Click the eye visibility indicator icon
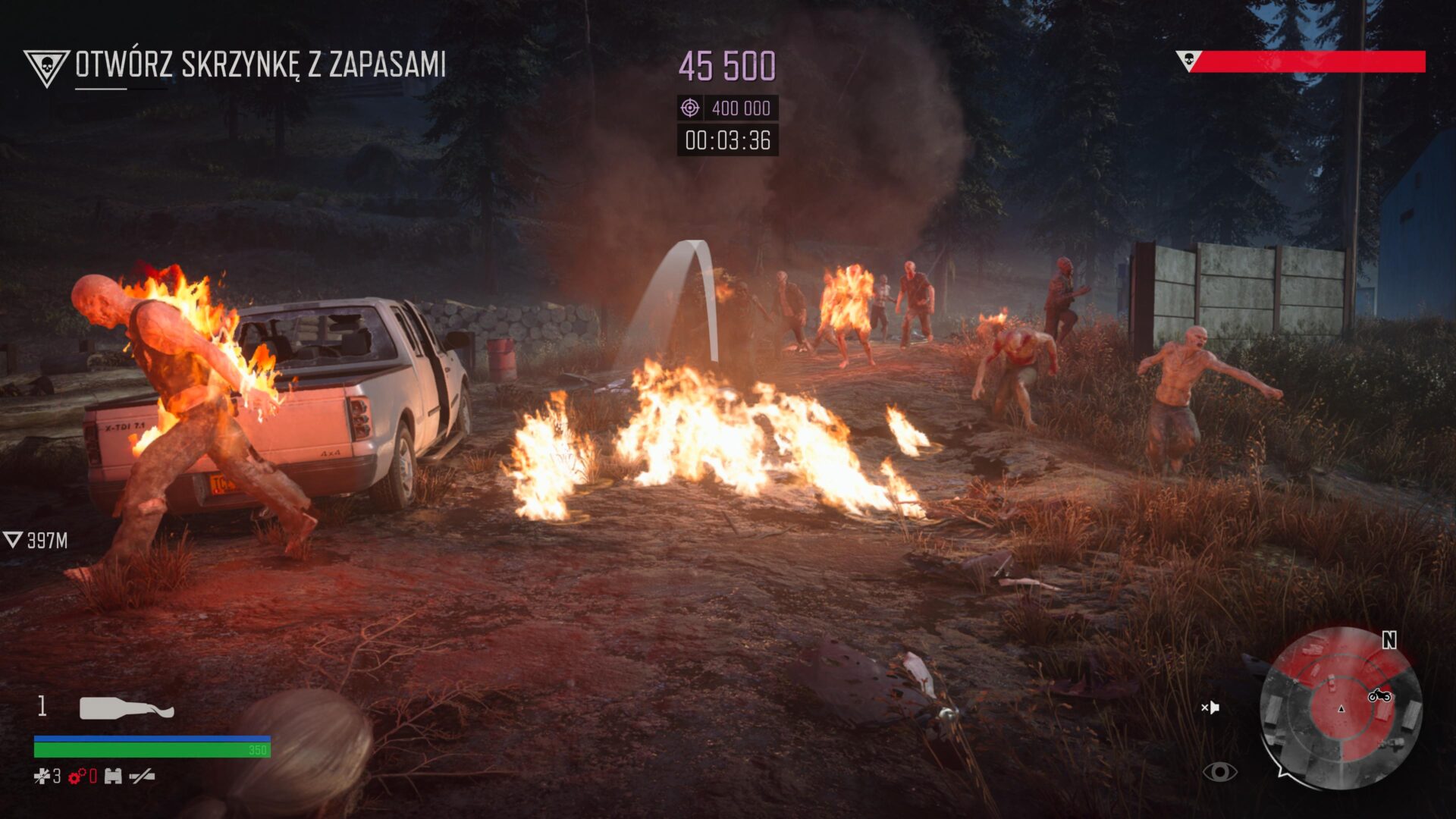The image size is (1456, 819). click(1219, 772)
